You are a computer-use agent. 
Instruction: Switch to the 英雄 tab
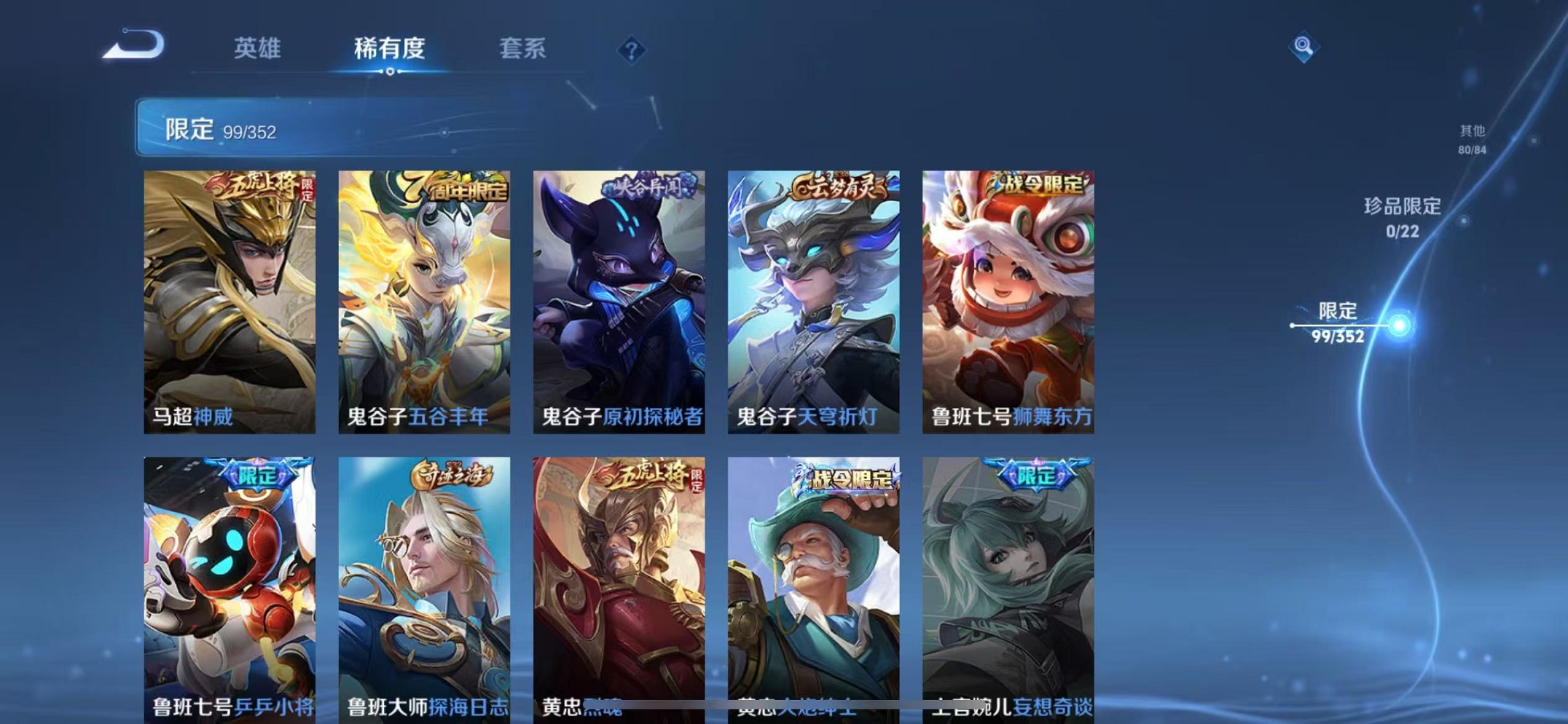tap(256, 49)
